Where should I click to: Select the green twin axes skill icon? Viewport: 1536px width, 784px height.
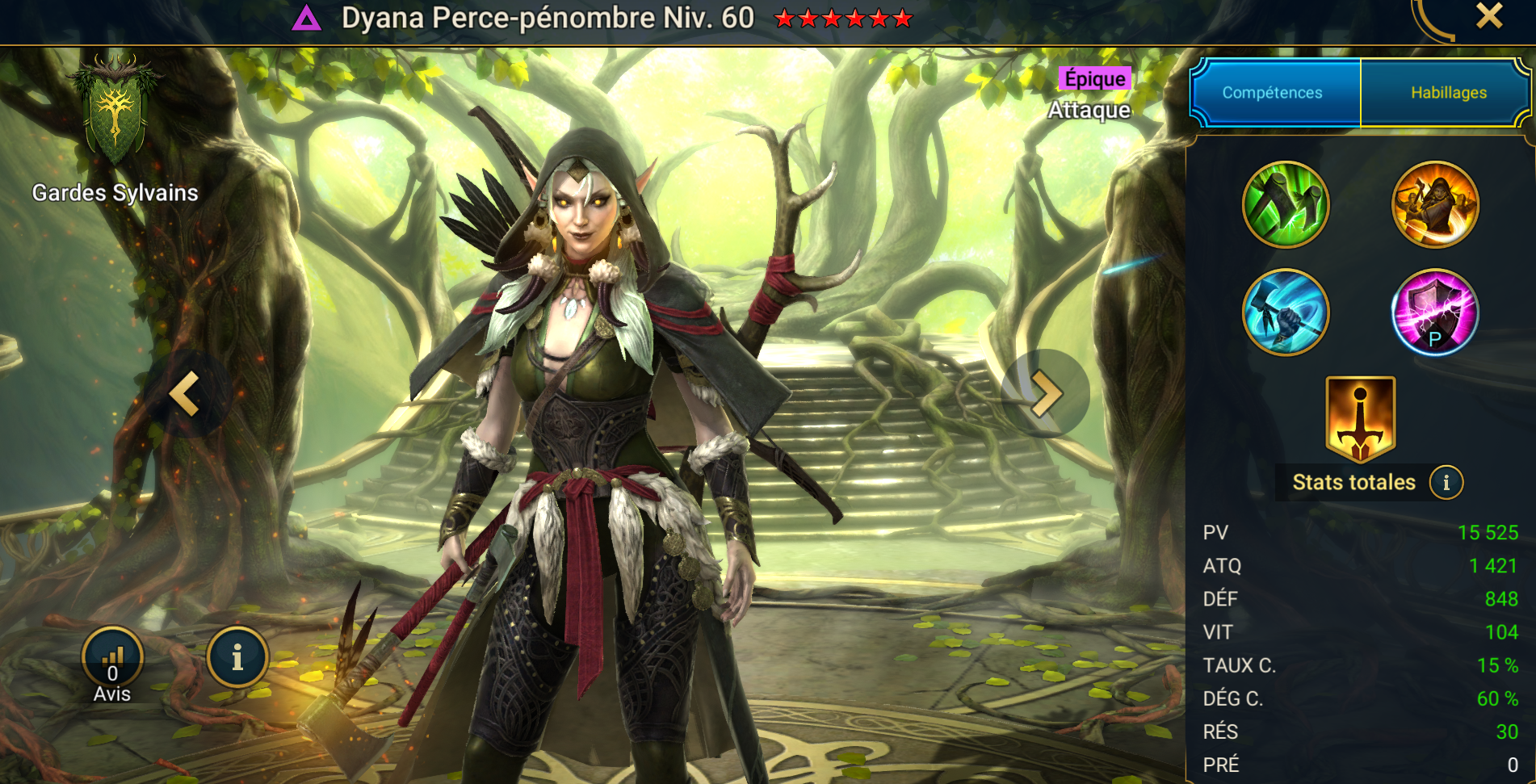(x=1285, y=204)
